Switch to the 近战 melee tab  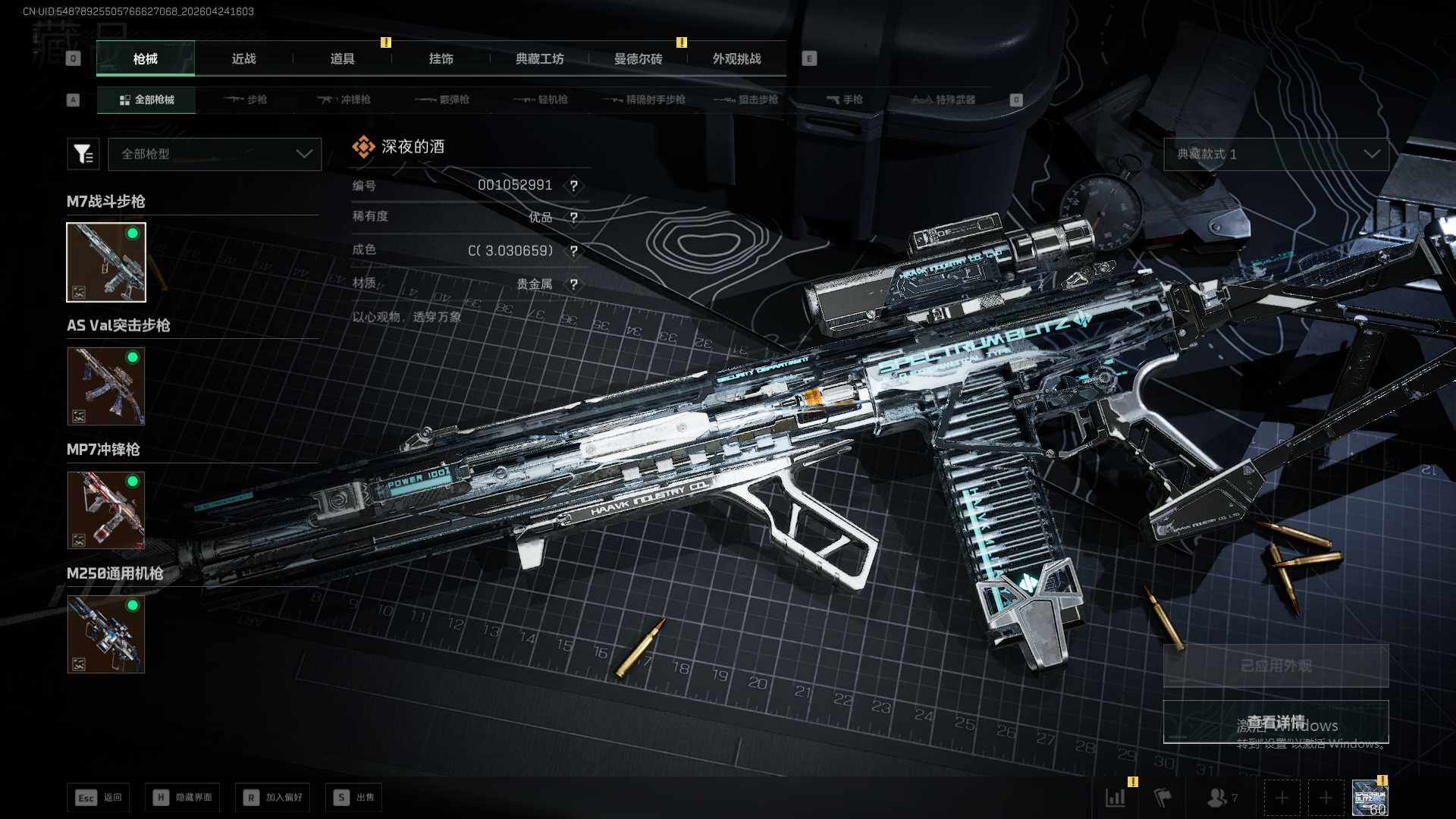pos(243,59)
